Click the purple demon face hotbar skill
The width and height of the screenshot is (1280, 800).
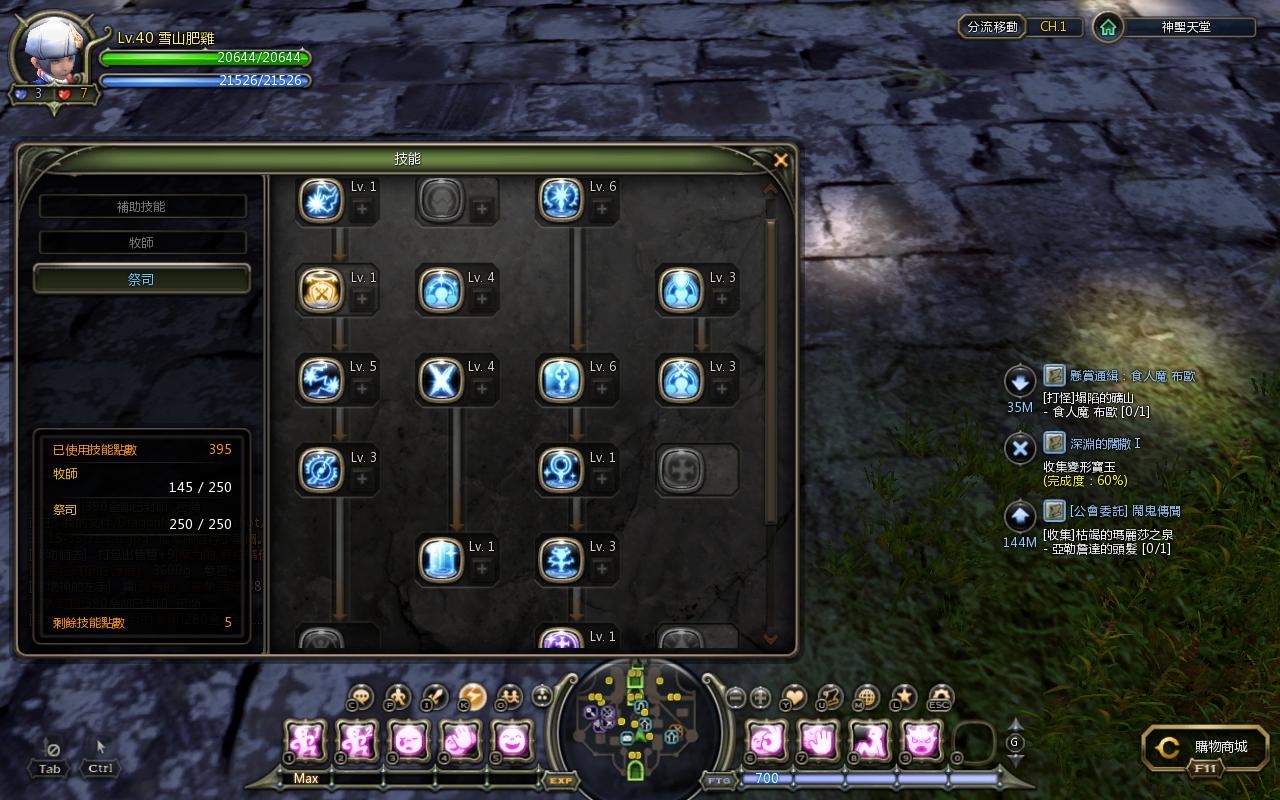[921, 741]
